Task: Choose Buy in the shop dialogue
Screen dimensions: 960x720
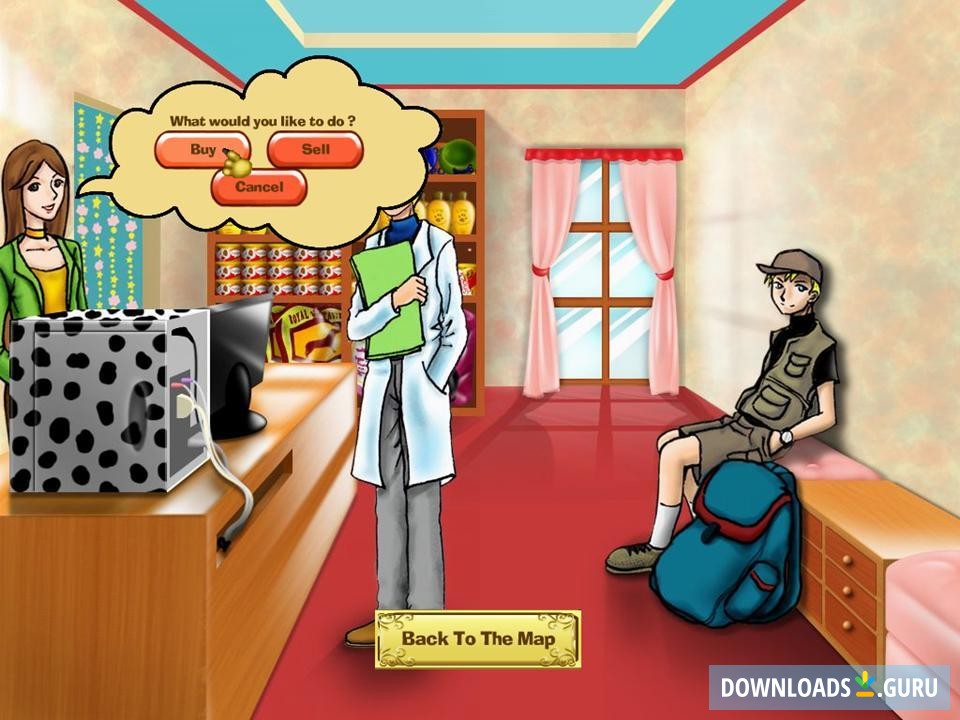Action: point(200,151)
